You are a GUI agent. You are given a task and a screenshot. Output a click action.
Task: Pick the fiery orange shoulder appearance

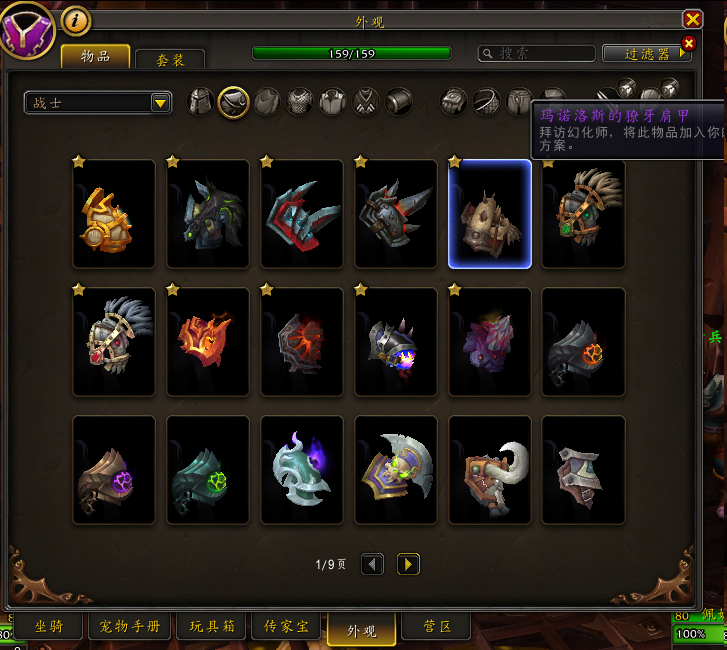point(208,342)
